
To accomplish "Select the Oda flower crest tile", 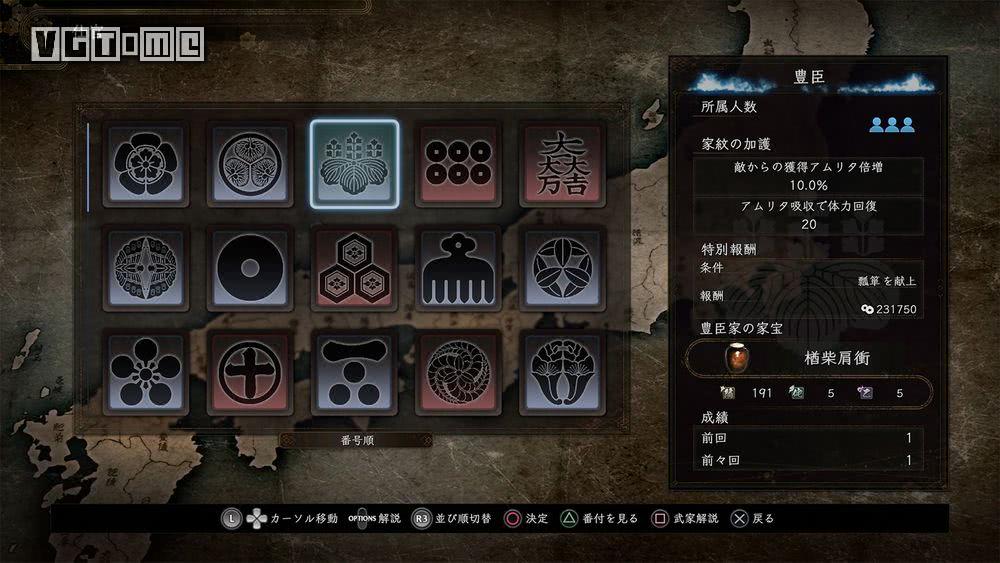I will (145, 164).
